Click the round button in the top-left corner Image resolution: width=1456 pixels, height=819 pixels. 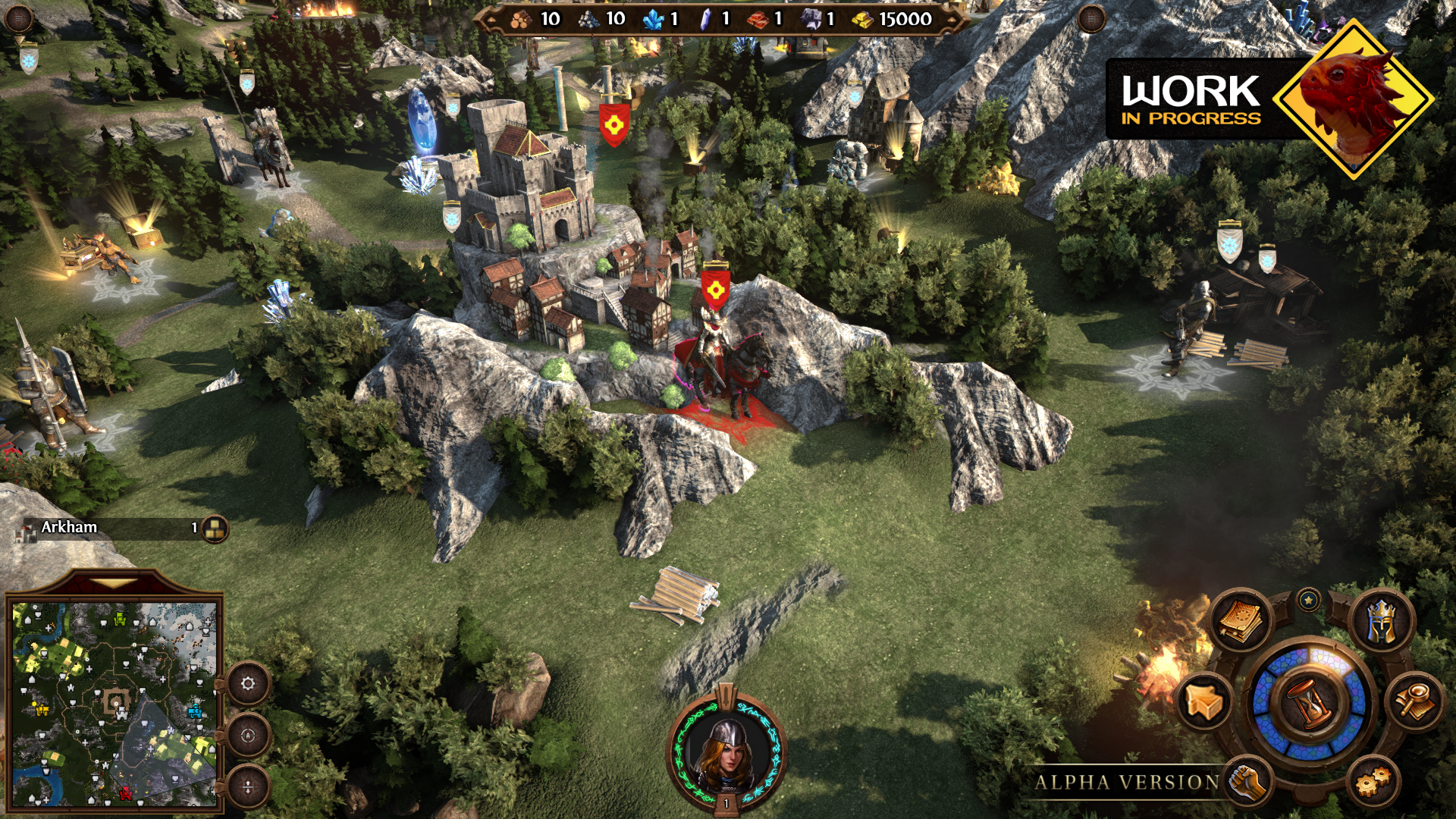tap(19, 18)
